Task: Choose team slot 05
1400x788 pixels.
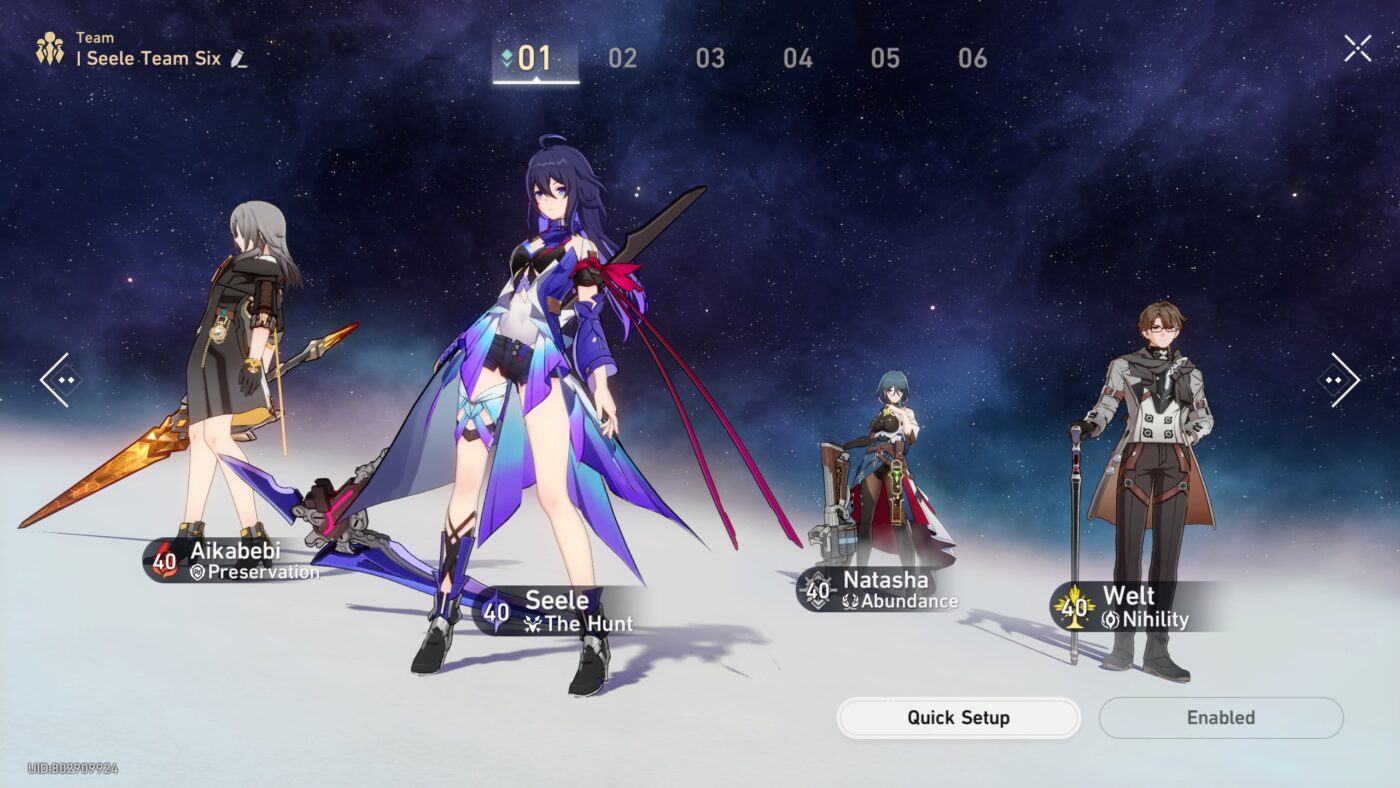Action: click(885, 58)
